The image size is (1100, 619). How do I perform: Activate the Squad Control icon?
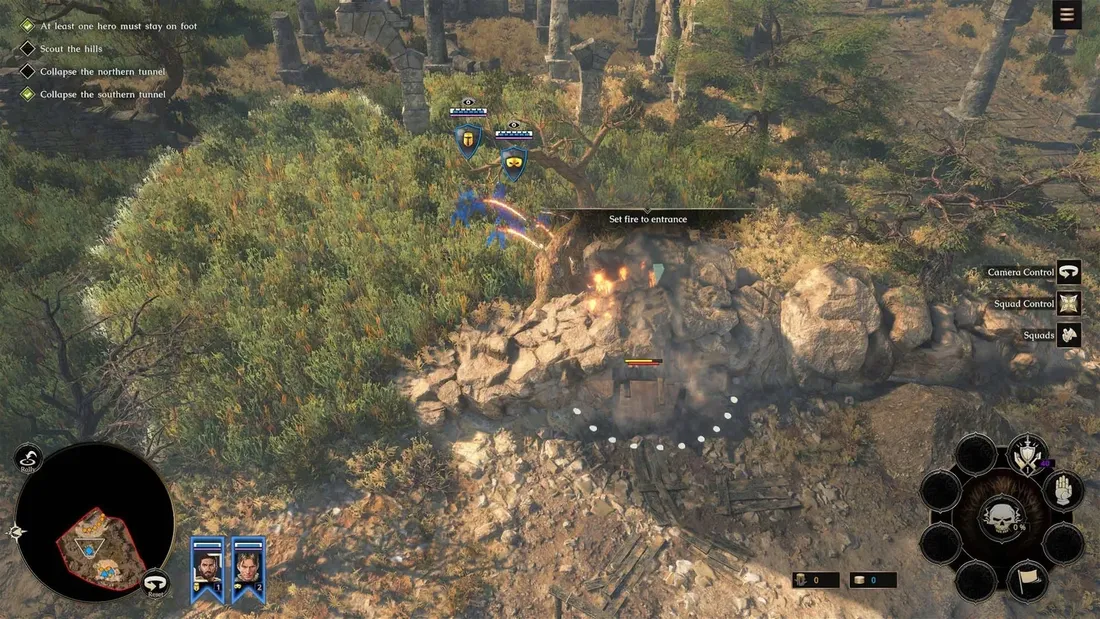1069,304
